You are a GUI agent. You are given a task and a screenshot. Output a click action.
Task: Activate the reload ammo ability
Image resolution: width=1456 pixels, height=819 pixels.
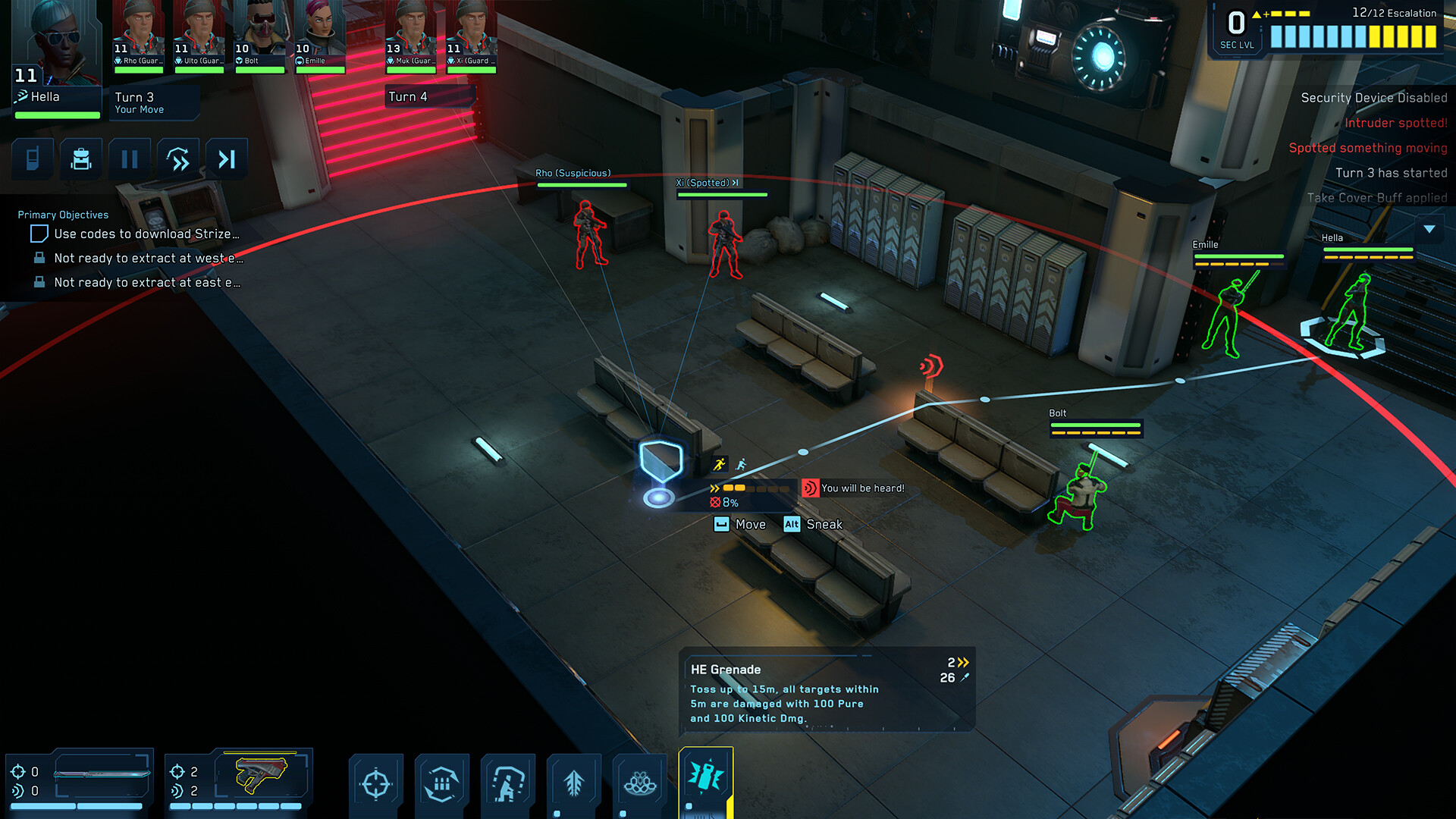[x=442, y=784]
